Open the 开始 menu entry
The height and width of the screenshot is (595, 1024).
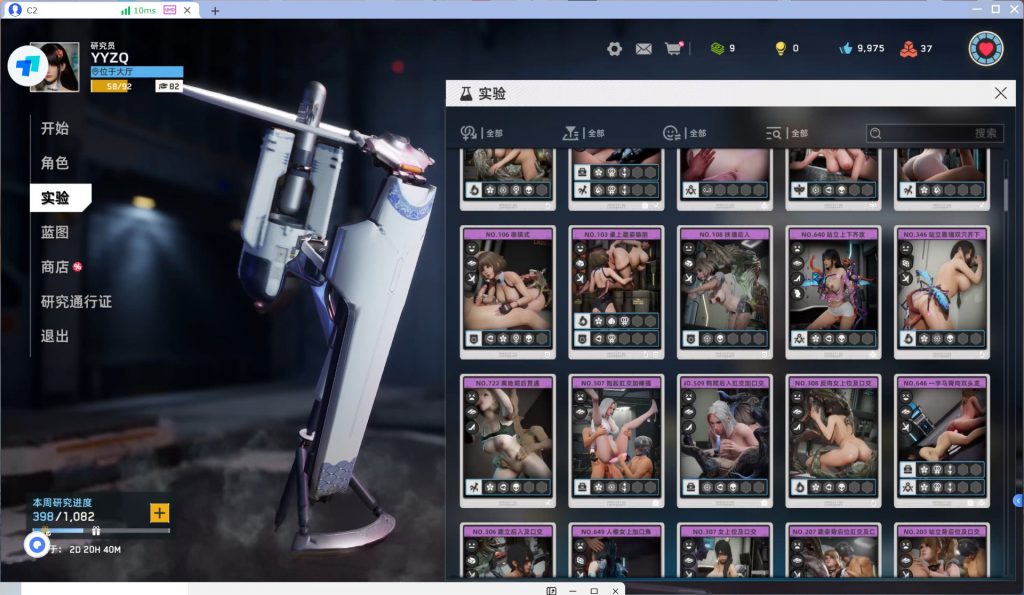tap(55, 129)
